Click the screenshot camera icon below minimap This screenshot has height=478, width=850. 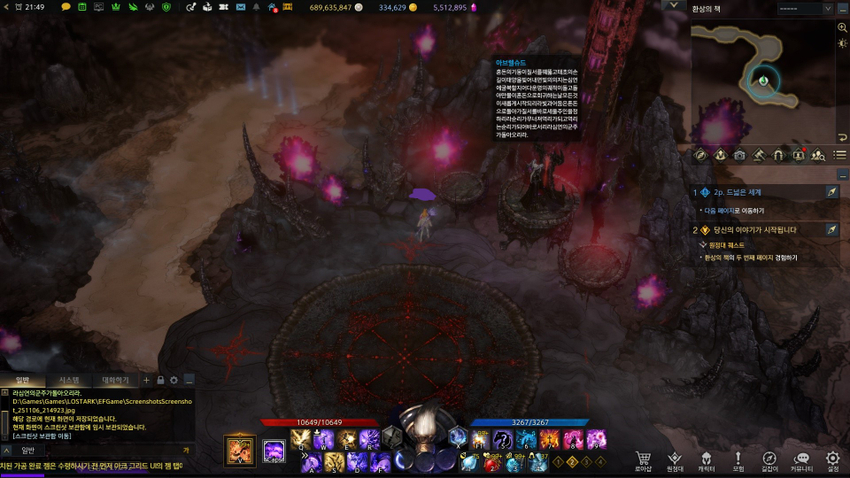click(739, 155)
